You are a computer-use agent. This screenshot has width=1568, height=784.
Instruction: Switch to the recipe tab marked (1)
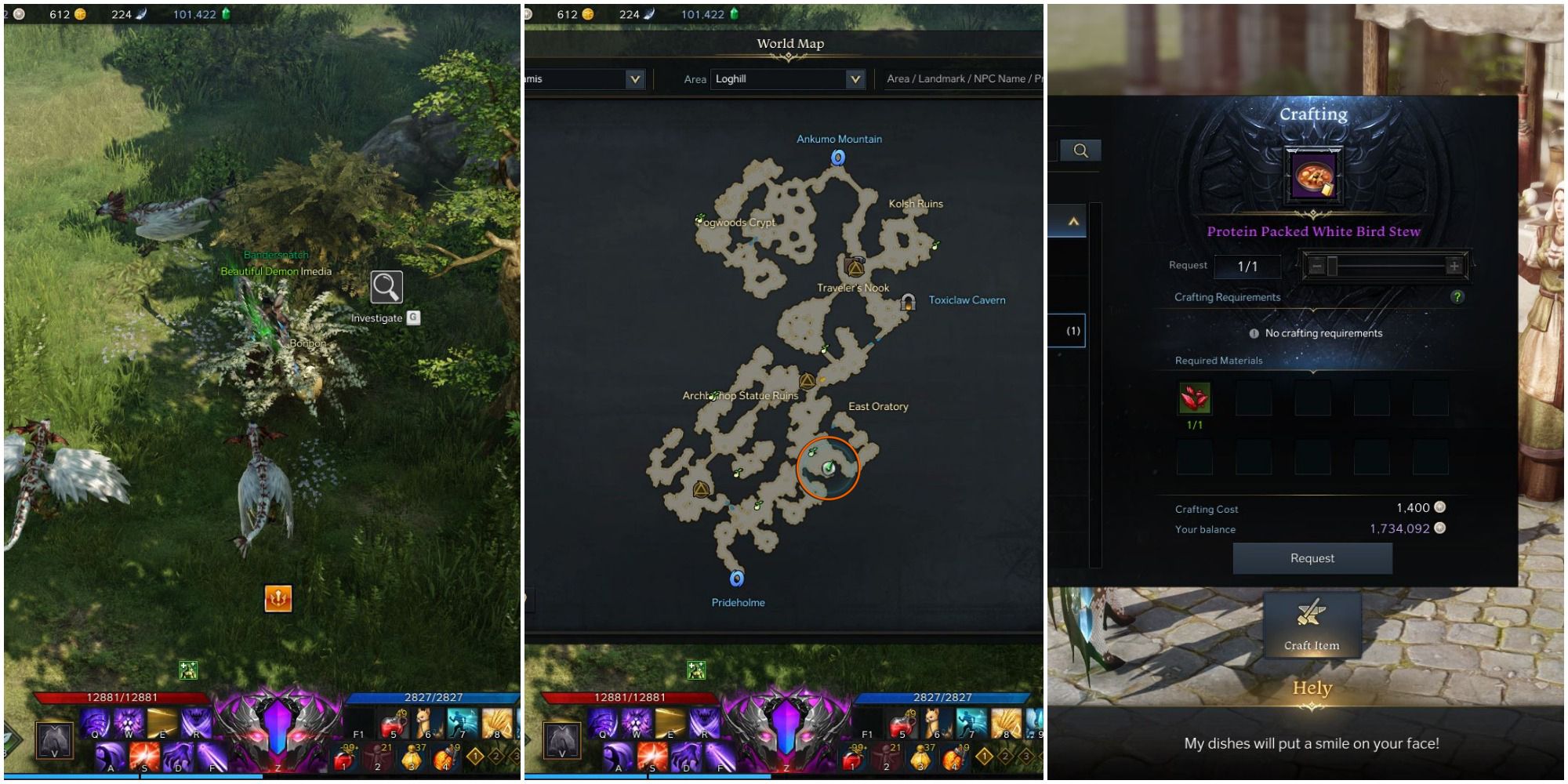[x=1075, y=329]
